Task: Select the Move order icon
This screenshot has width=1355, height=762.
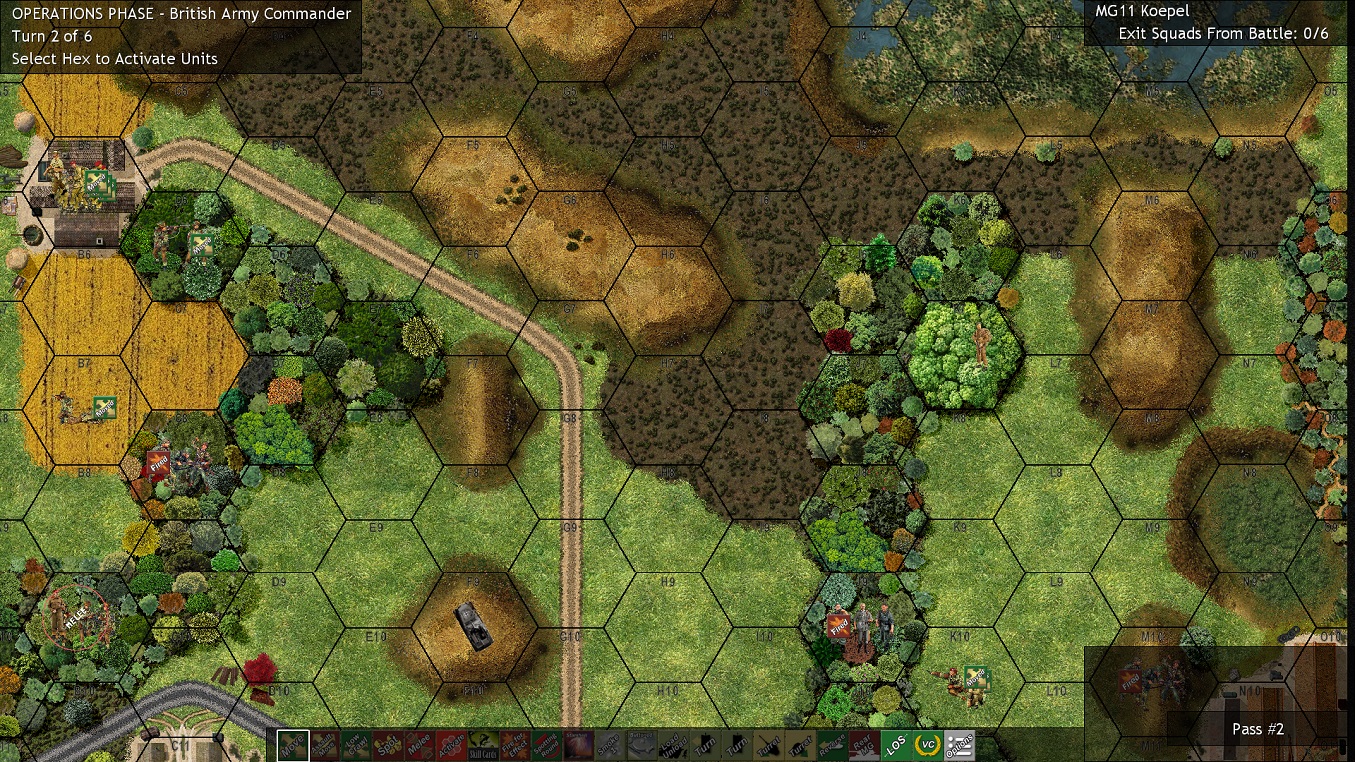Action: click(x=295, y=743)
